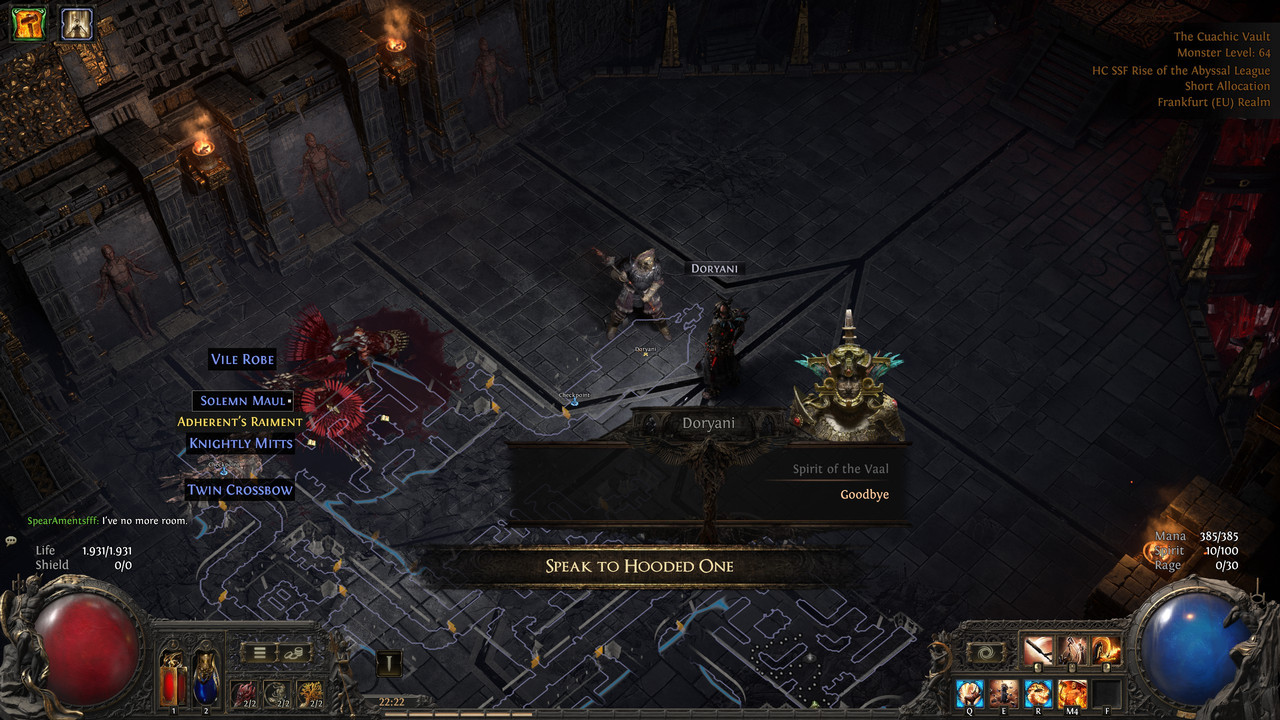Pick up the Vile Robe item label

pos(242,359)
